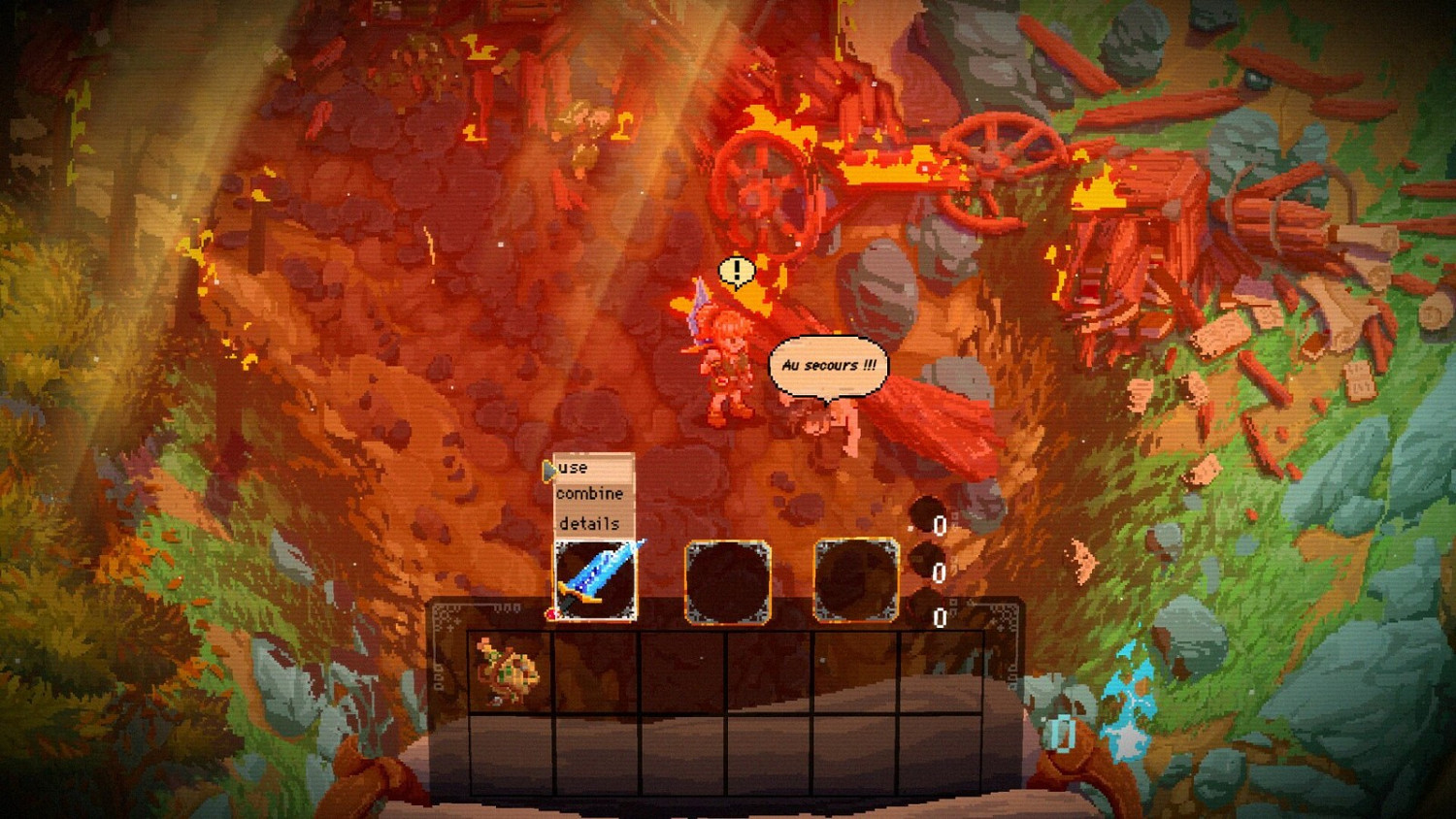Click the injured NPC calling for help
The height and width of the screenshot is (819, 1456).
(x=830, y=422)
